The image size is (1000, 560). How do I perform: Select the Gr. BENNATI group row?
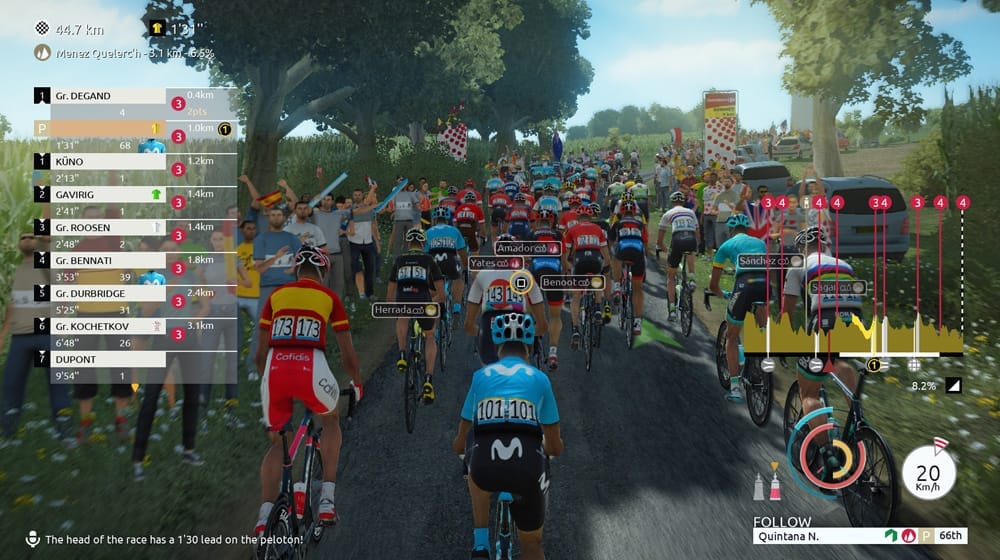tap(100, 260)
